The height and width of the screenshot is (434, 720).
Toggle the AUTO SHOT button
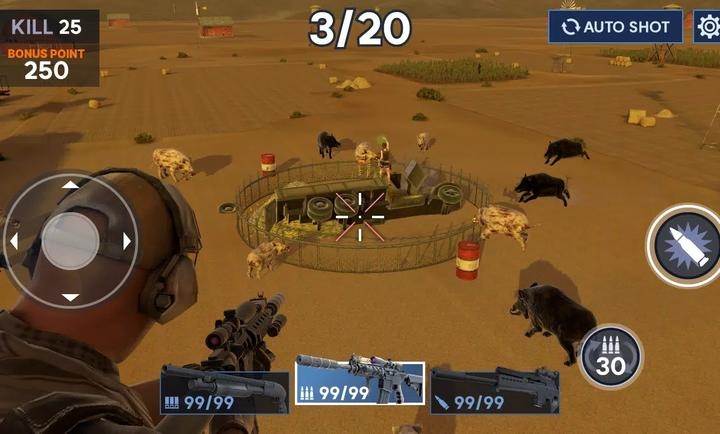(615, 27)
